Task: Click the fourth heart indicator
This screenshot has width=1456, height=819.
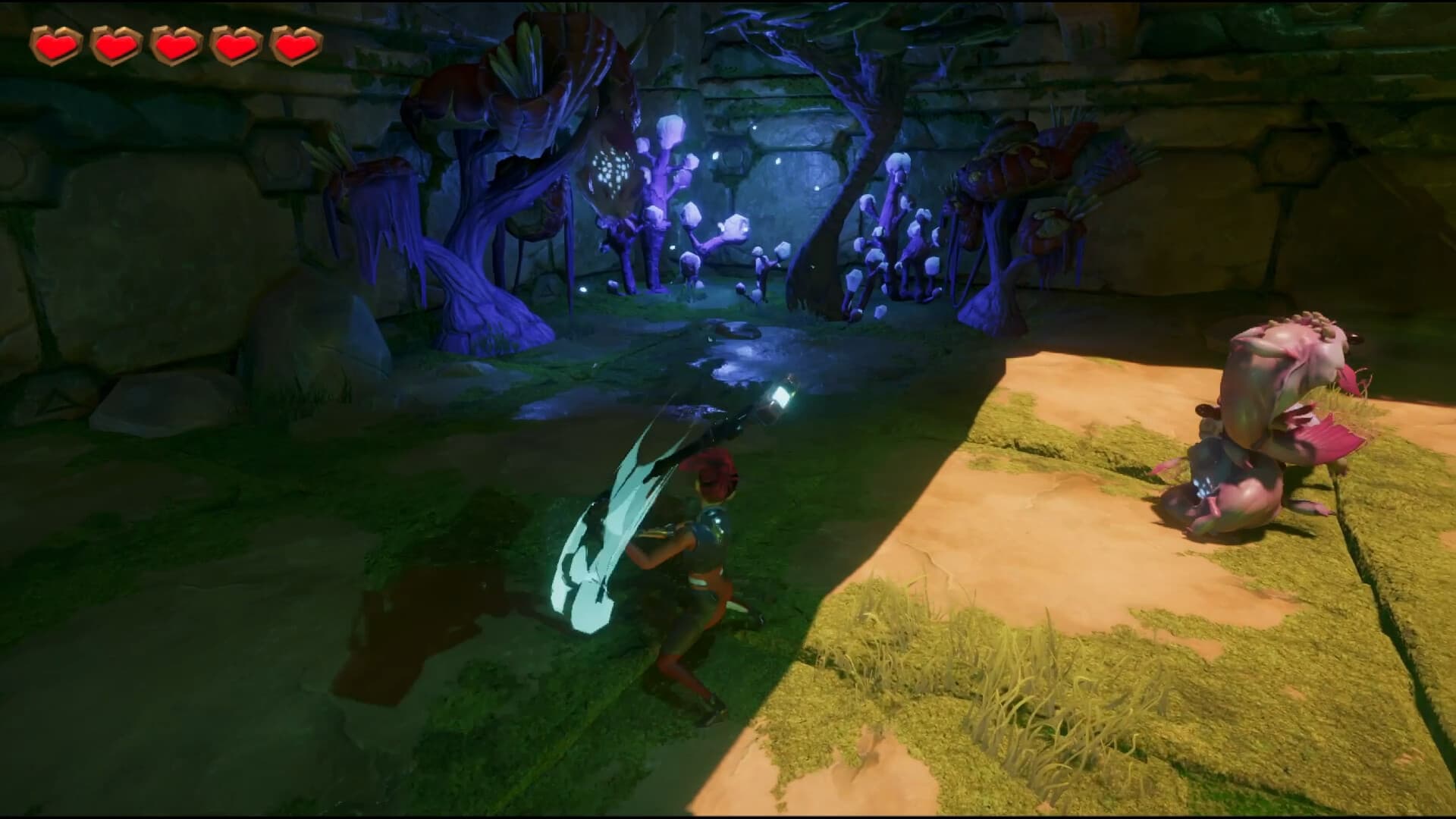Action: point(234,45)
